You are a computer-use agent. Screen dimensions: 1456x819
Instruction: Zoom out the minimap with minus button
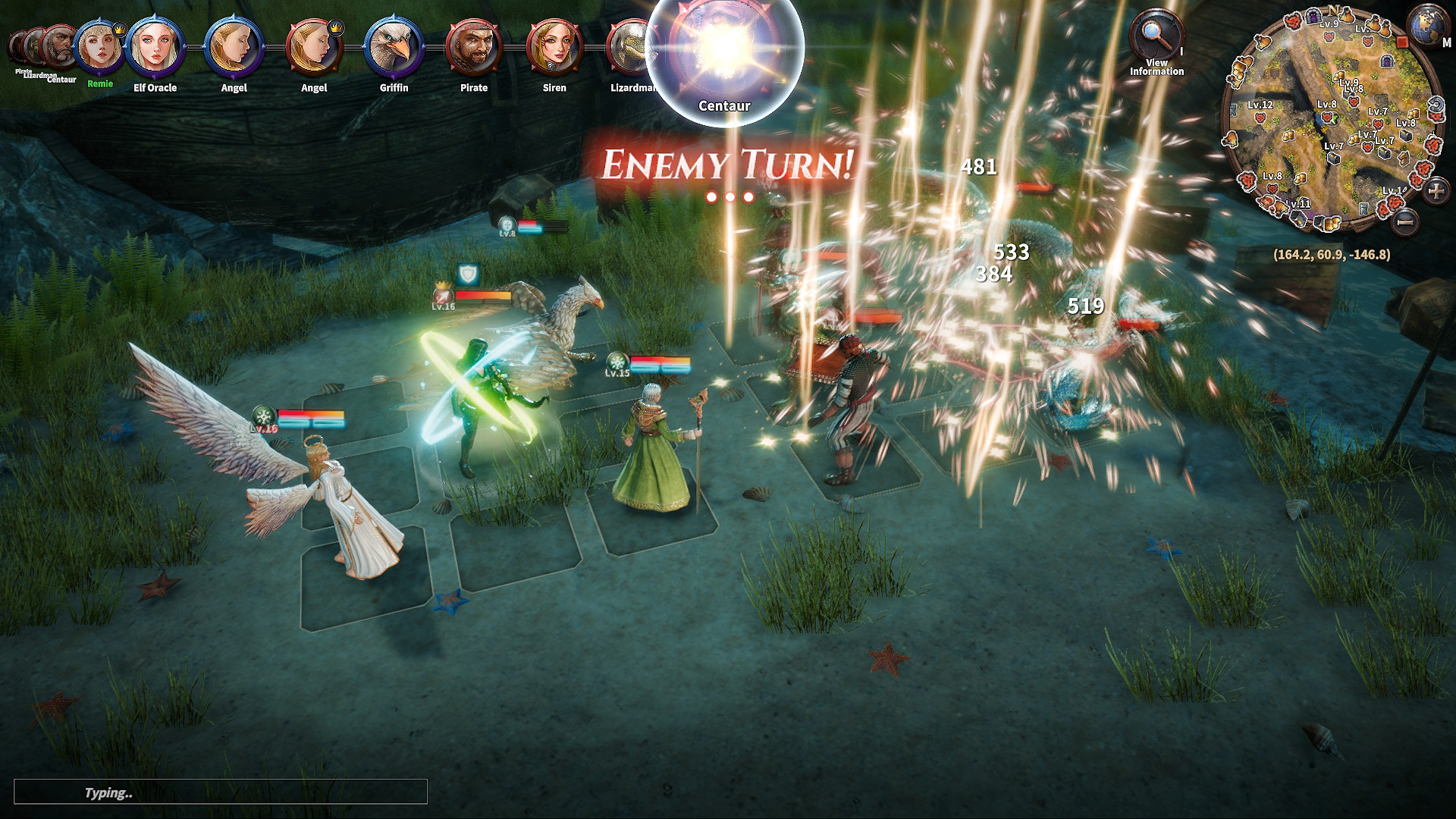pos(1405,221)
